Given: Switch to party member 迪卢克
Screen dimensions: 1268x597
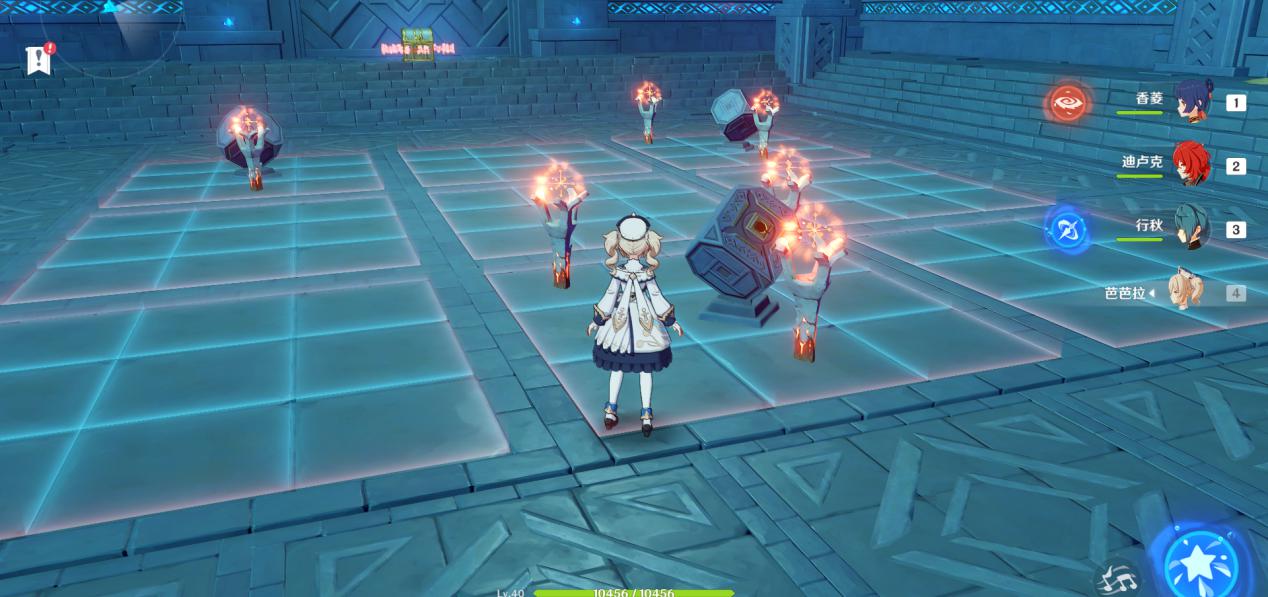Looking at the screenshot, I should [1191, 165].
